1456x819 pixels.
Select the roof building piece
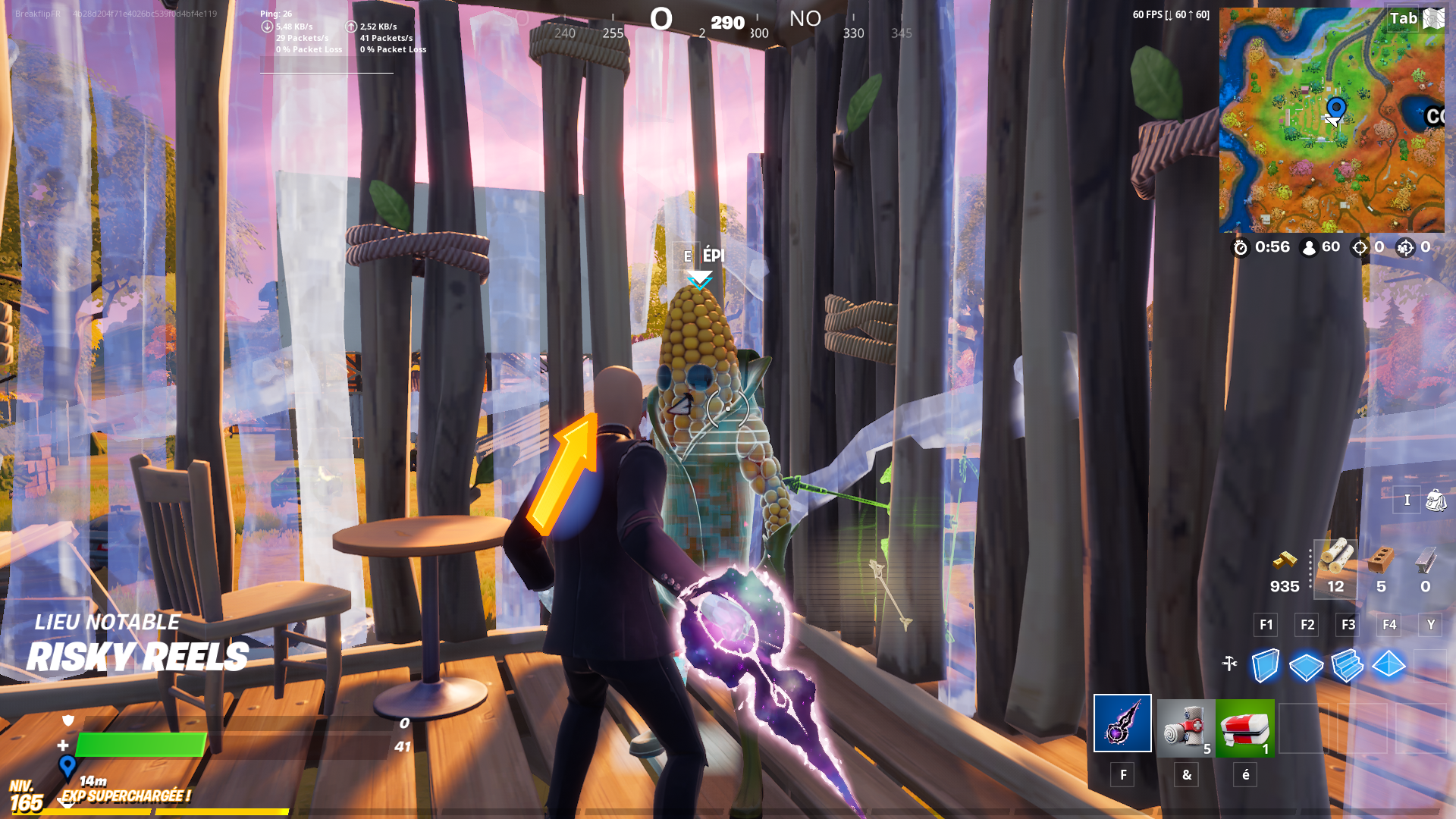click(1389, 664)
